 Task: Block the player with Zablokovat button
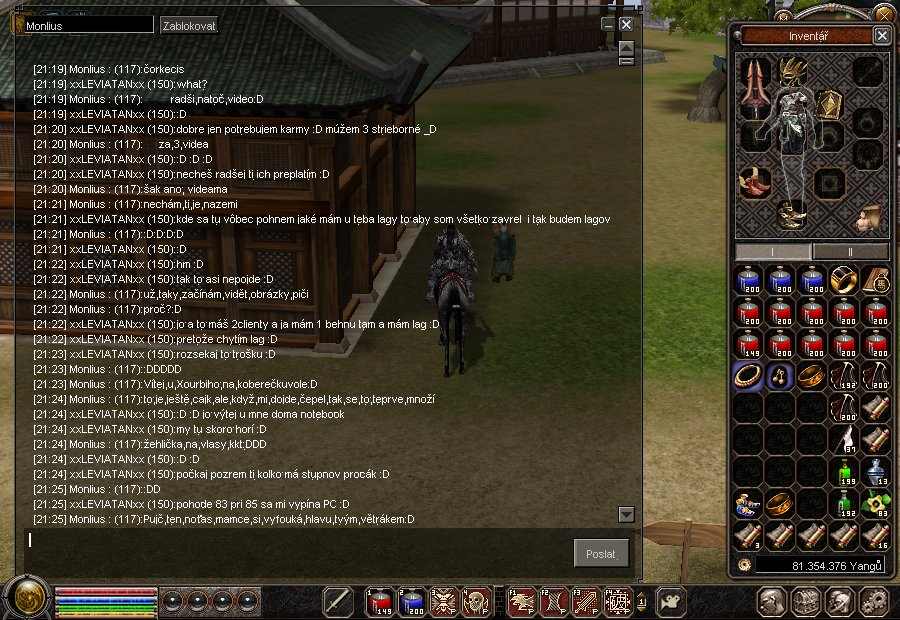[189, 25]
